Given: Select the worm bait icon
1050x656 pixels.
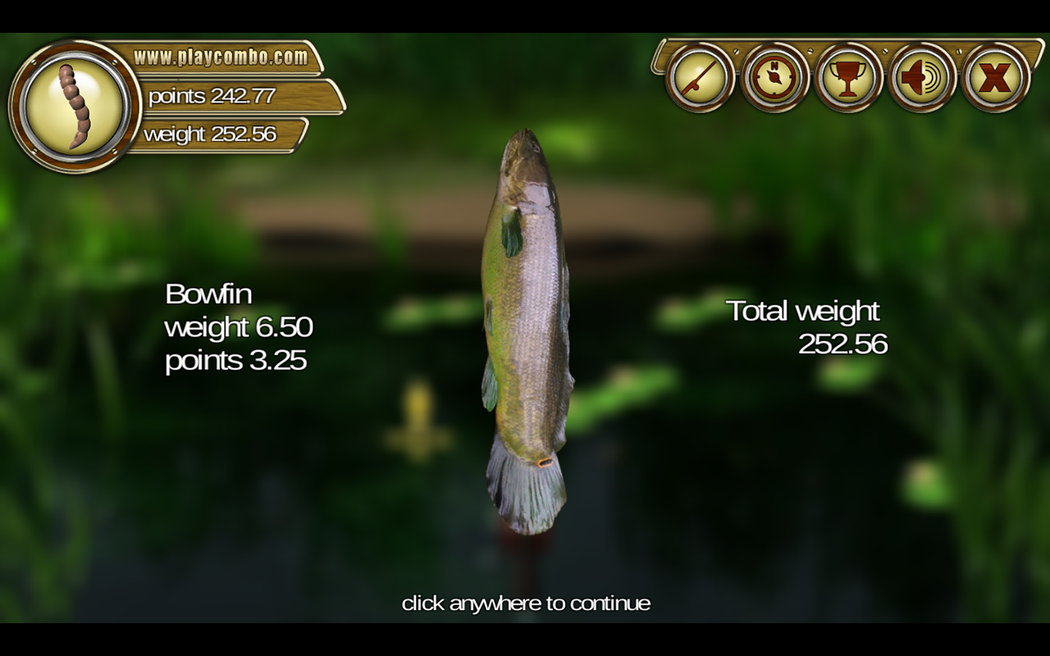Looking at the screenshot, I should coord(74,106).
